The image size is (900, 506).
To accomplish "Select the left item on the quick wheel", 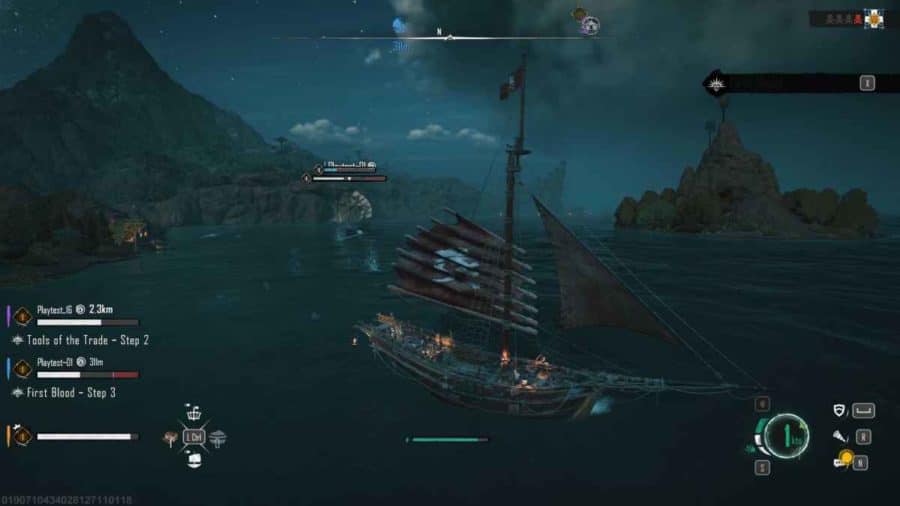I will coord(172,437).
